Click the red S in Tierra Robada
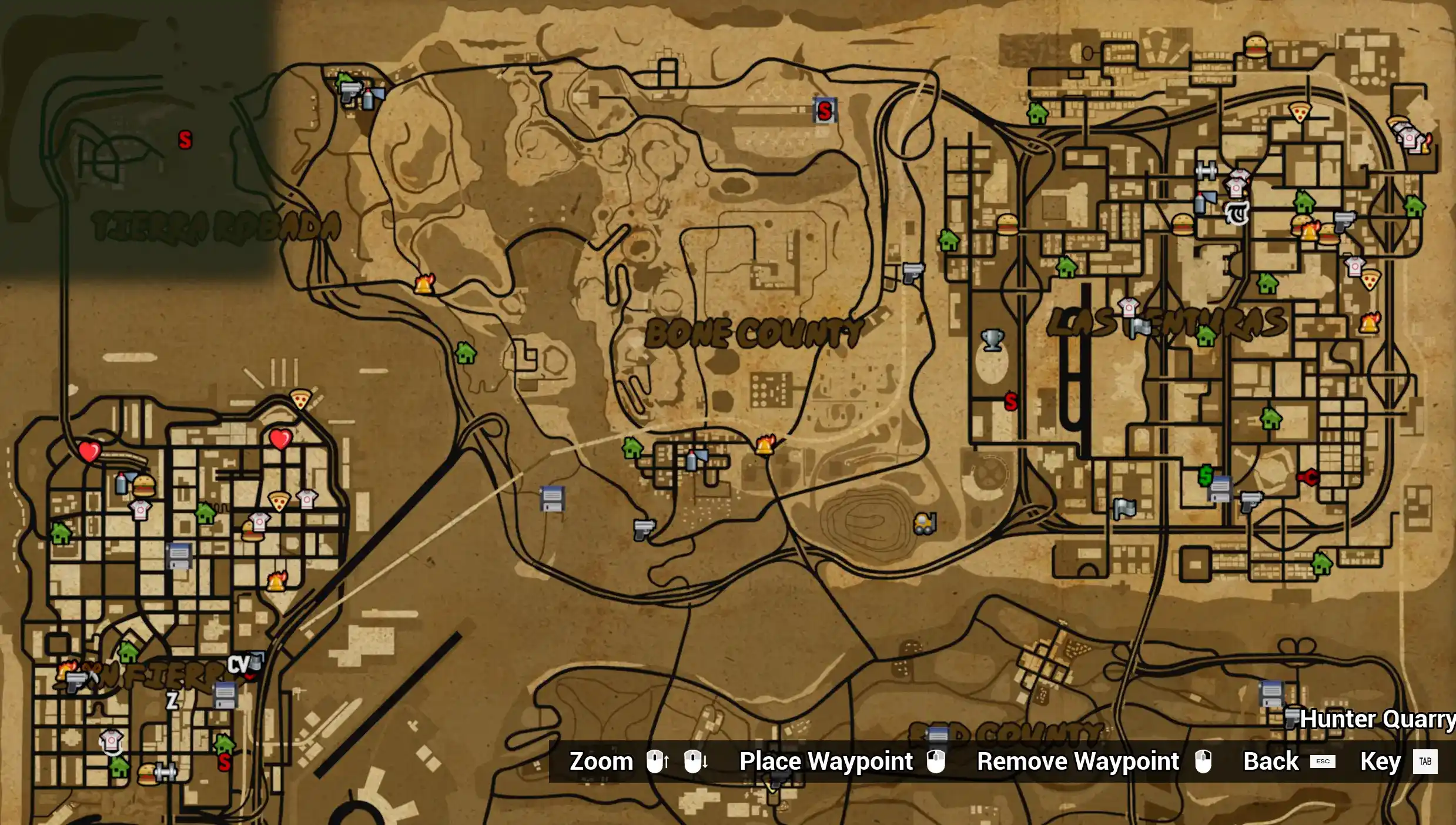 point(185,140)
